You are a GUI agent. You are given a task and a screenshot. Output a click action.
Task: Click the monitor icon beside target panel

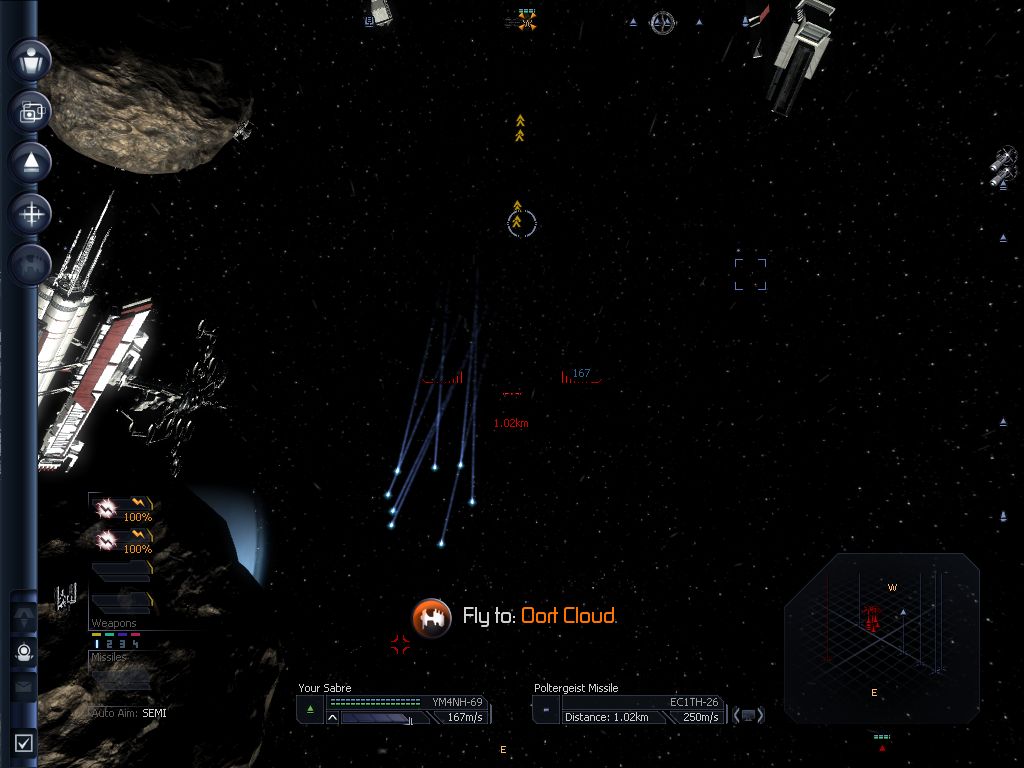pyautogui.click(x=749, y=714)
